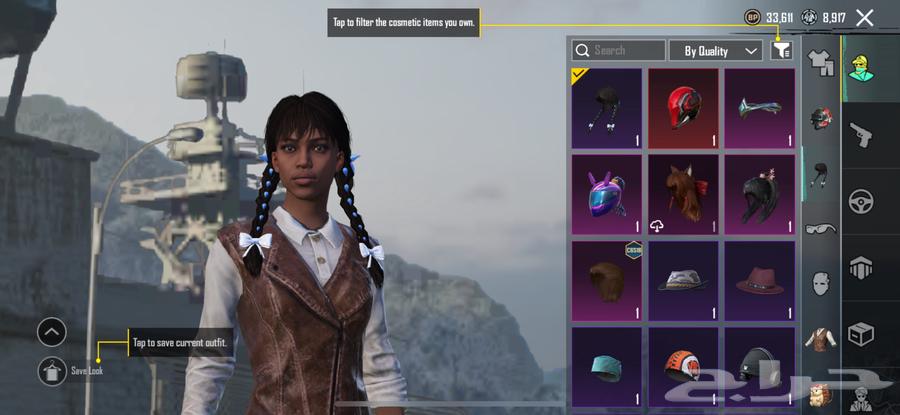This screenshot has height=415, width=900.
Task: Choose the red motorcycle helmet item
Action: coord(683,108)
